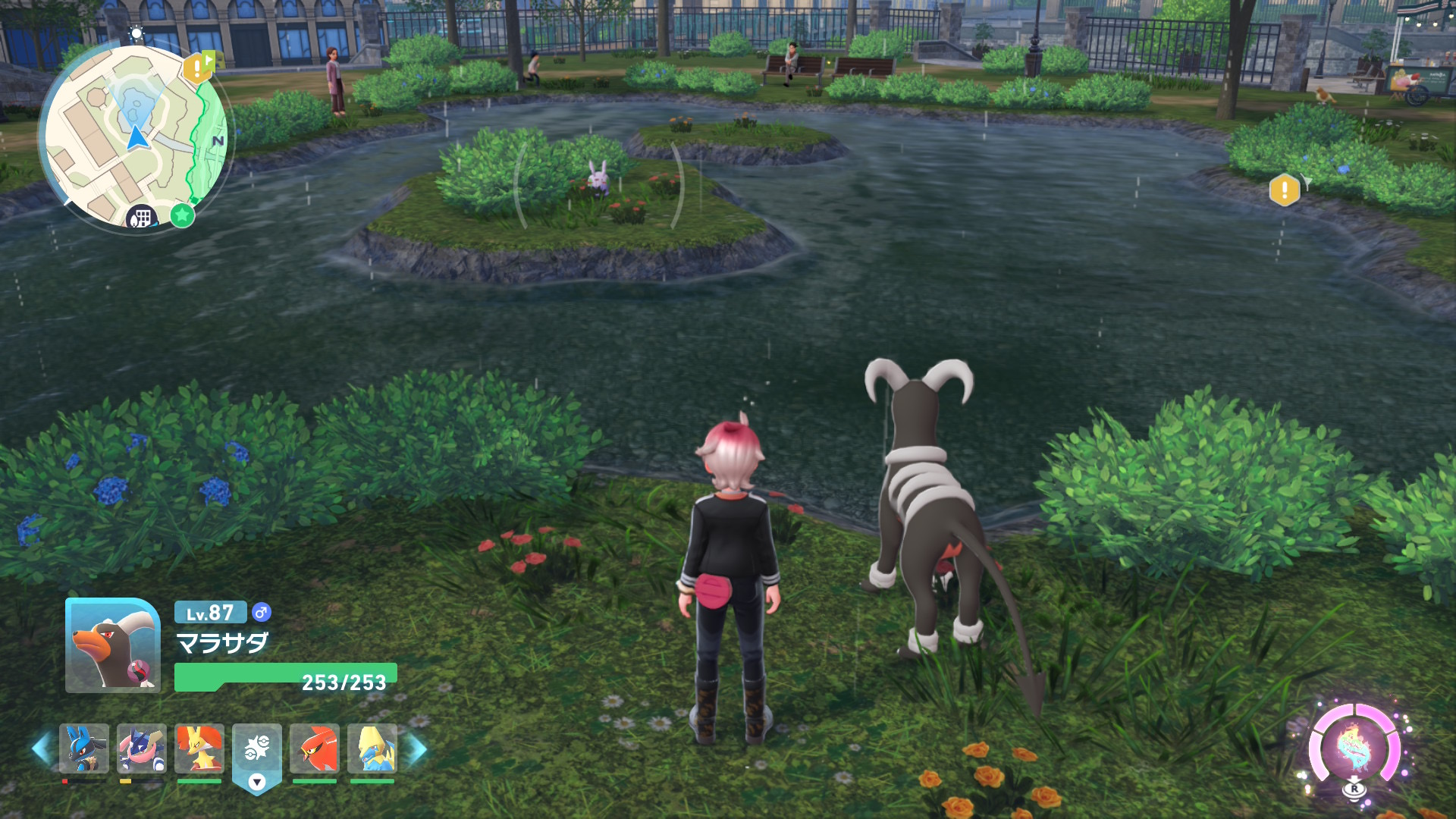
Task: Switch to Lucario in the party bar
Action: pyautogui.click(x=84, y=748)
